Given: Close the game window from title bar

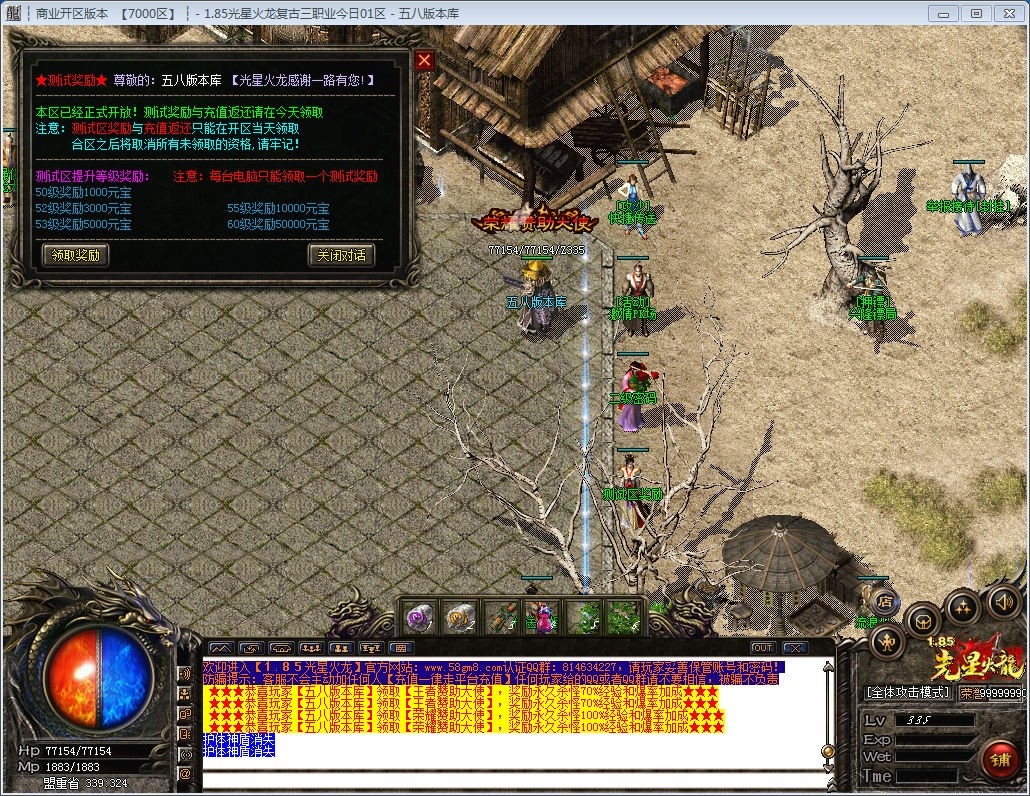Looking at the screenshot, I should (1009, 13).
